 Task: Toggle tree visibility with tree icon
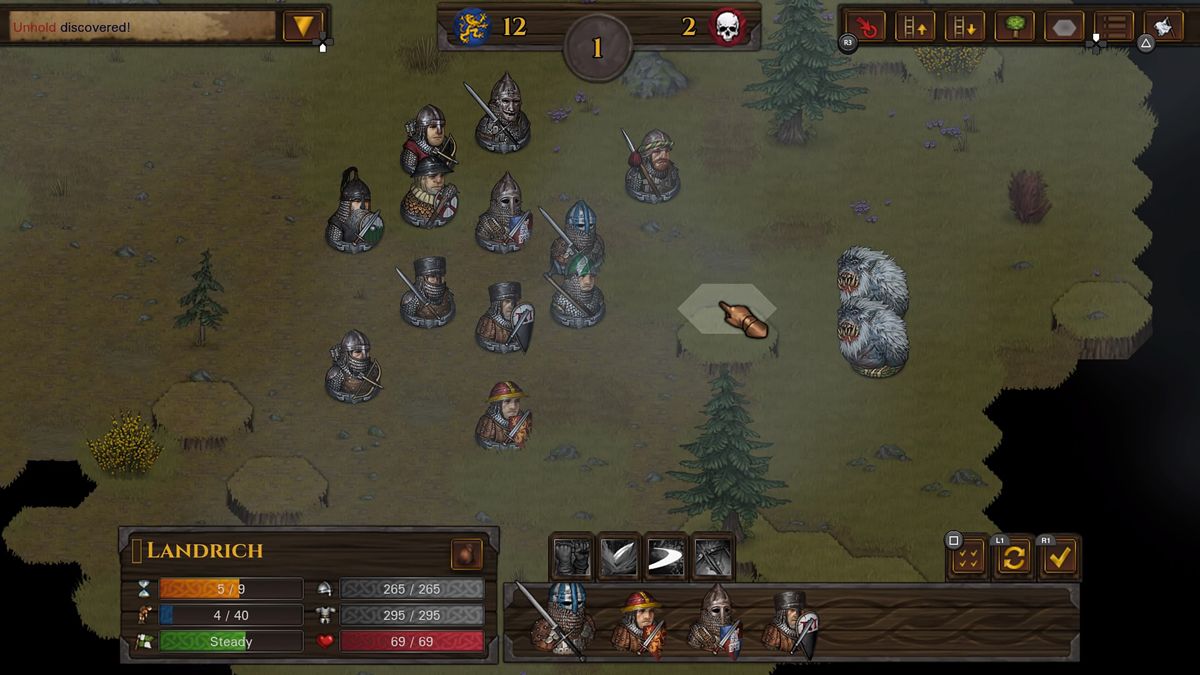click(x=1015, y=26)
